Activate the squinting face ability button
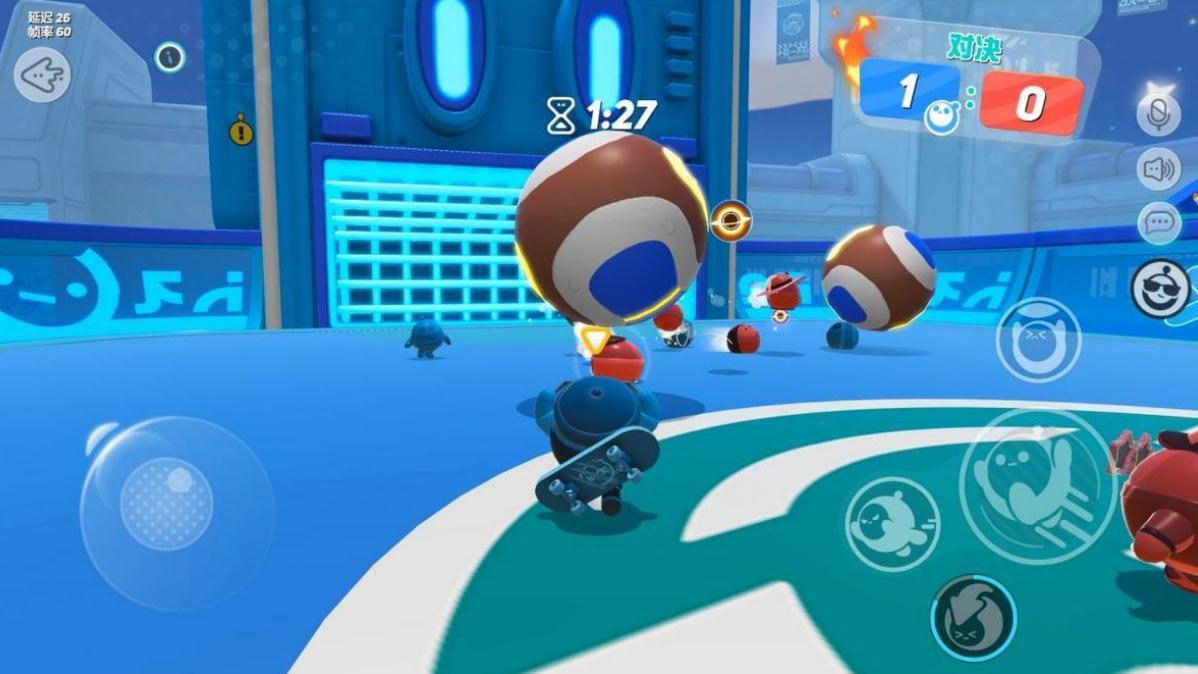The height and width of the screenshot is (674, 1198). [1038, 340]
